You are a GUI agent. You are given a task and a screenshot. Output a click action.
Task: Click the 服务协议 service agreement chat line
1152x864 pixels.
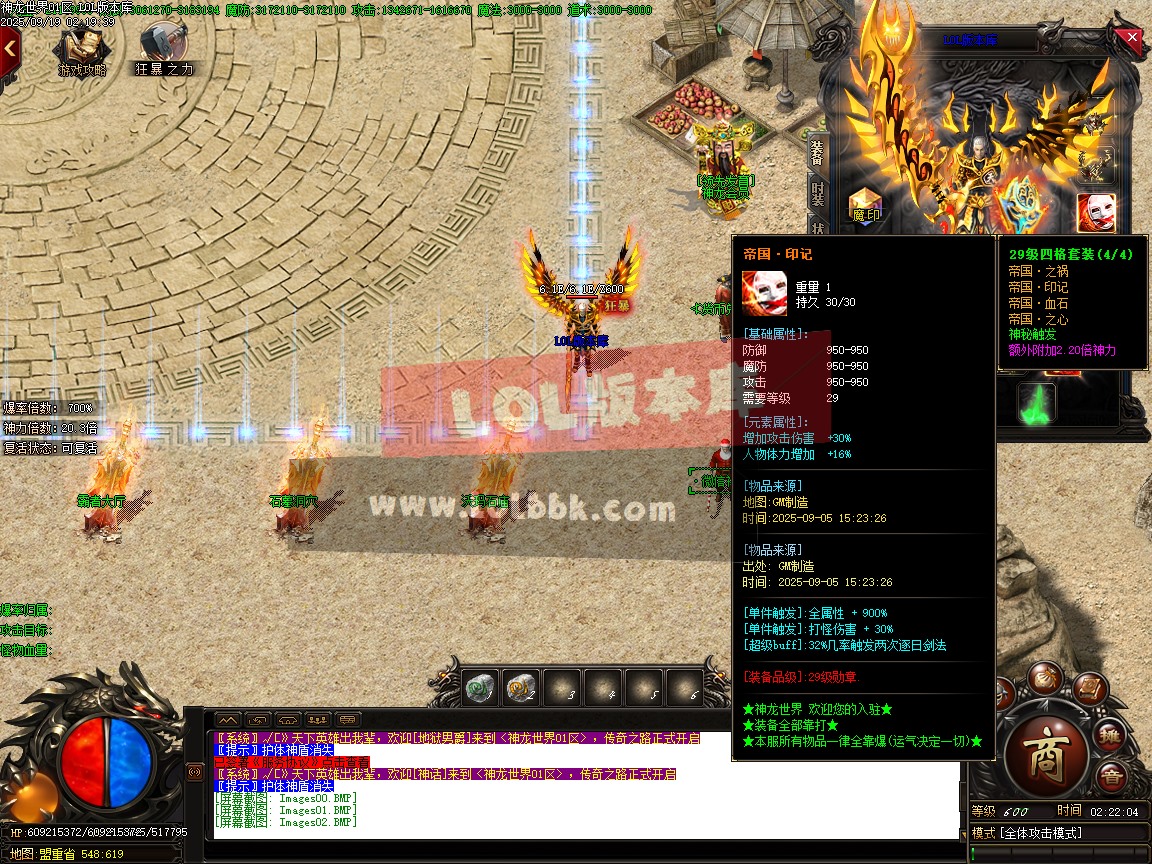(292, 762)
